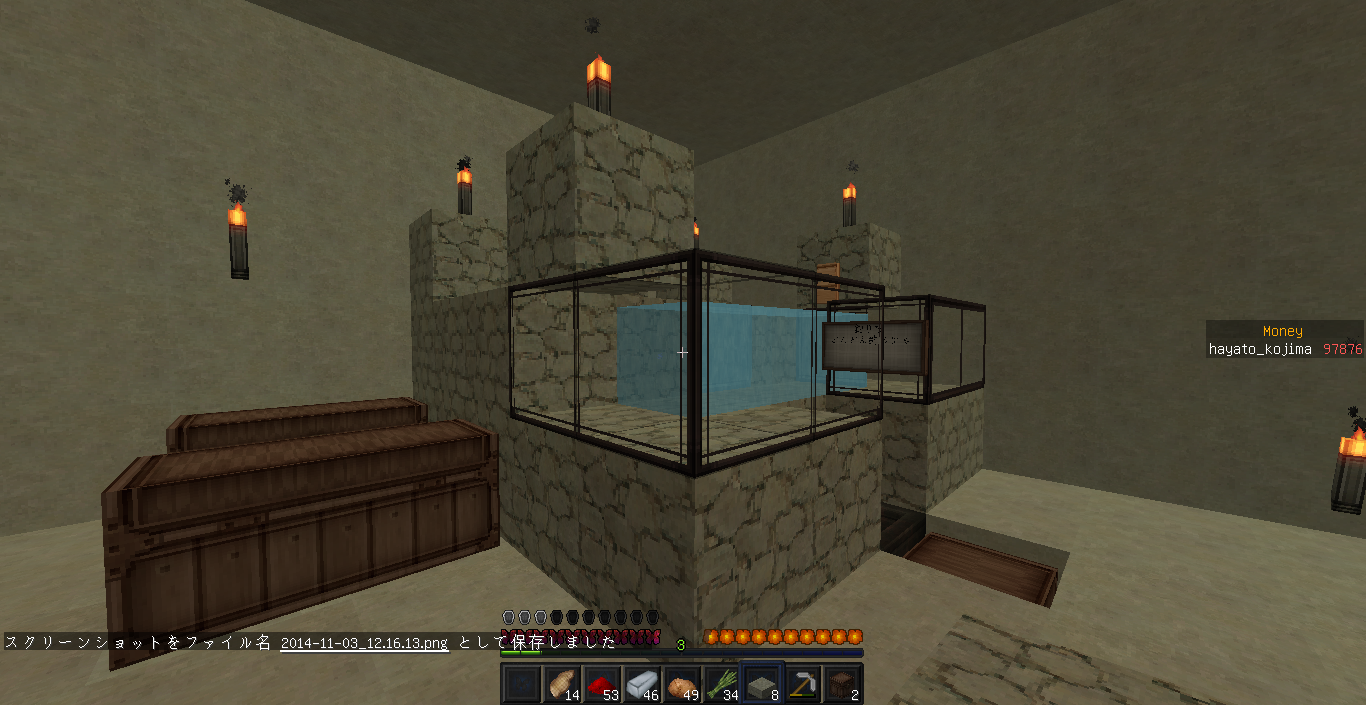Image resolution: width=1366 pixels, height=705 pixels.
Task: Select the potato hotbar slot
Action: click(x=681, y=685)
